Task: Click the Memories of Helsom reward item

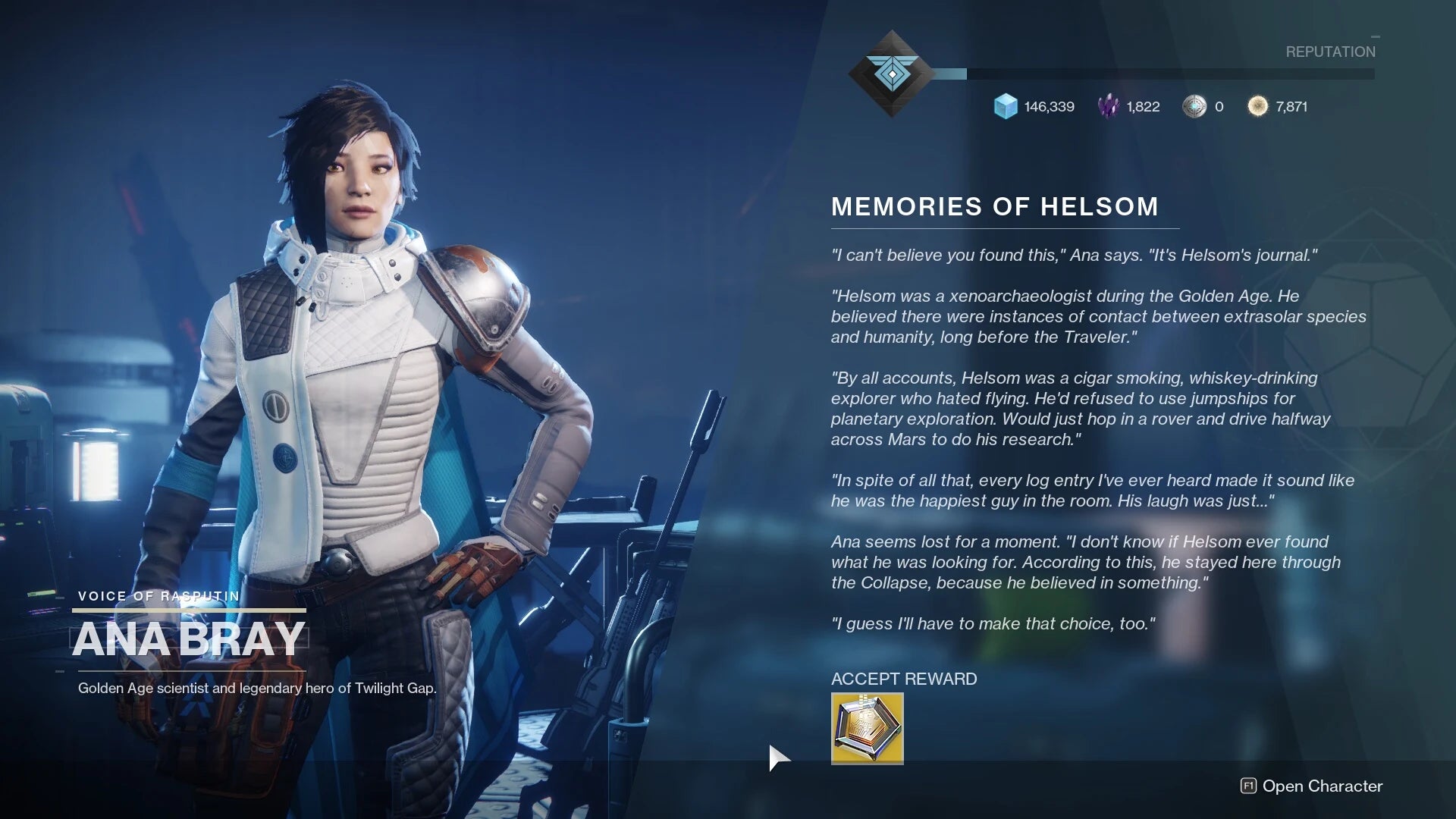Action: click(866, 728)
